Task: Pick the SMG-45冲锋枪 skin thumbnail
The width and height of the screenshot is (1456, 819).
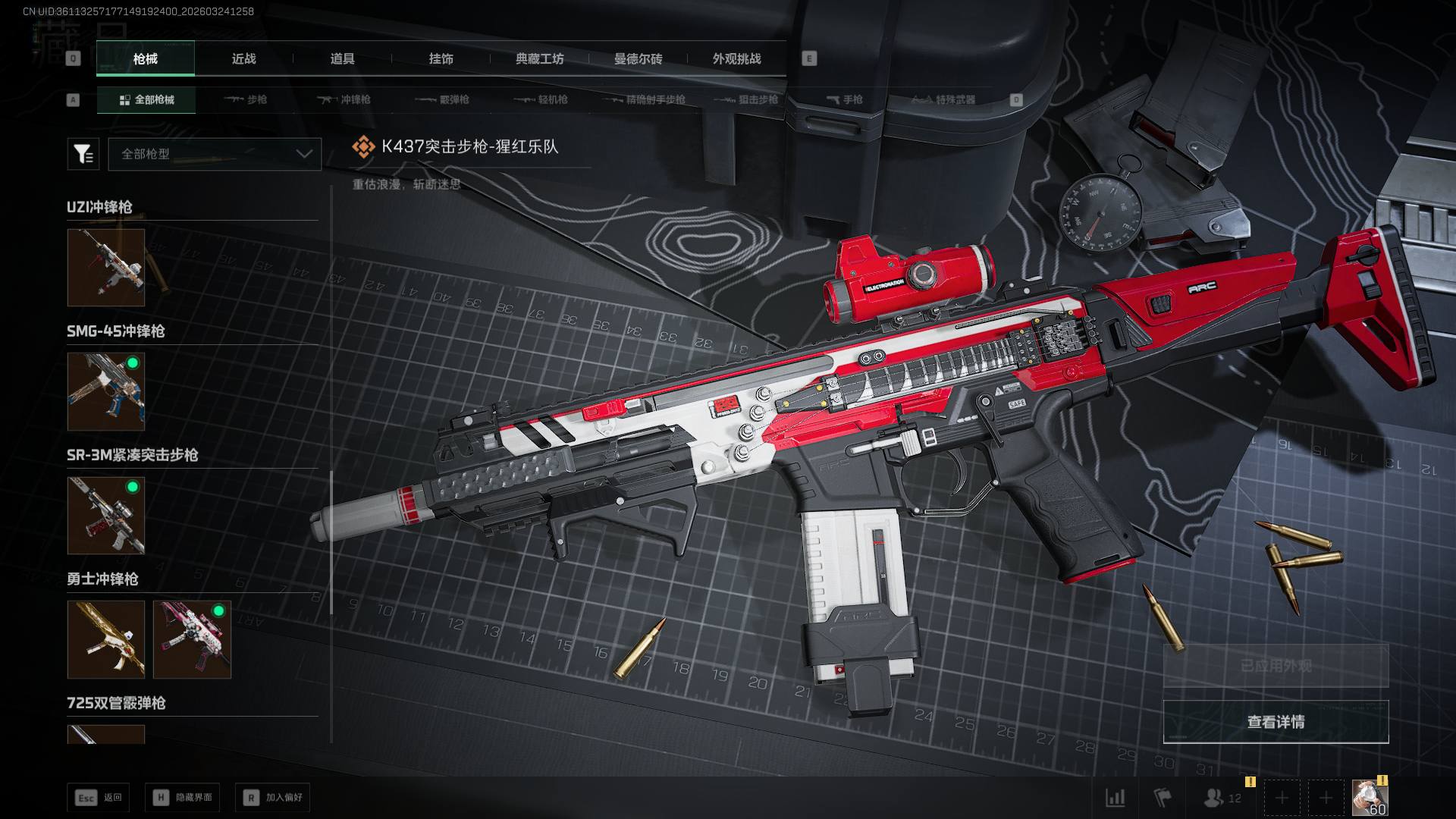Action: tap(106, 391)
